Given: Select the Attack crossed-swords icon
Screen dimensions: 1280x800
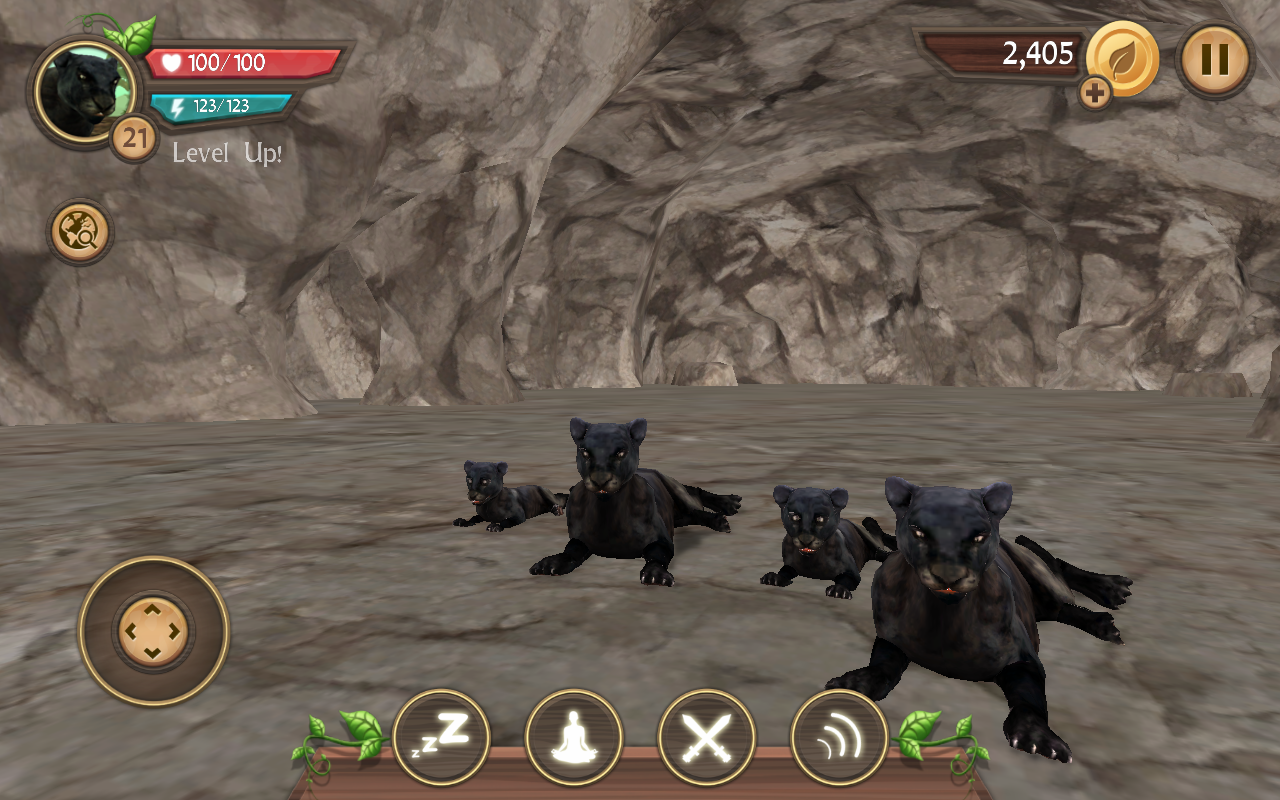Looking at the screenshot, I should 706,737.
